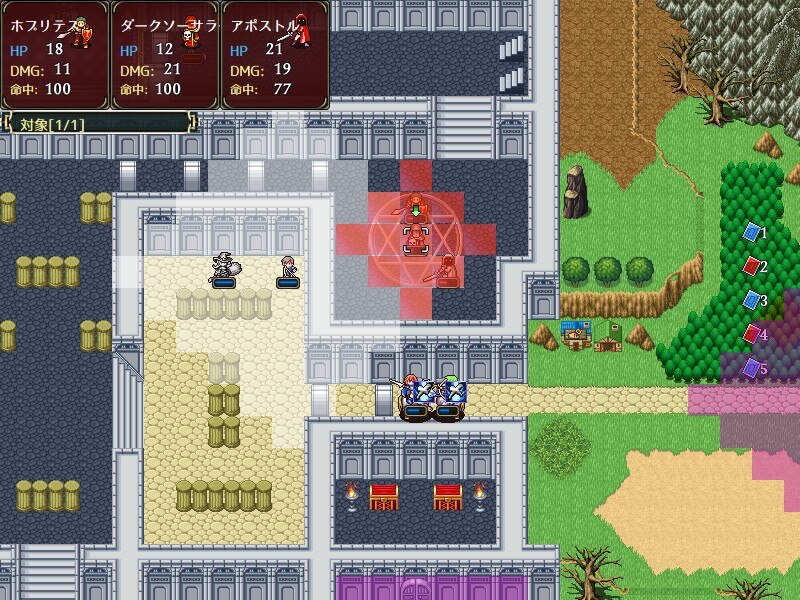
Task: Select the red card numbered 4
Action: [751, 334]
